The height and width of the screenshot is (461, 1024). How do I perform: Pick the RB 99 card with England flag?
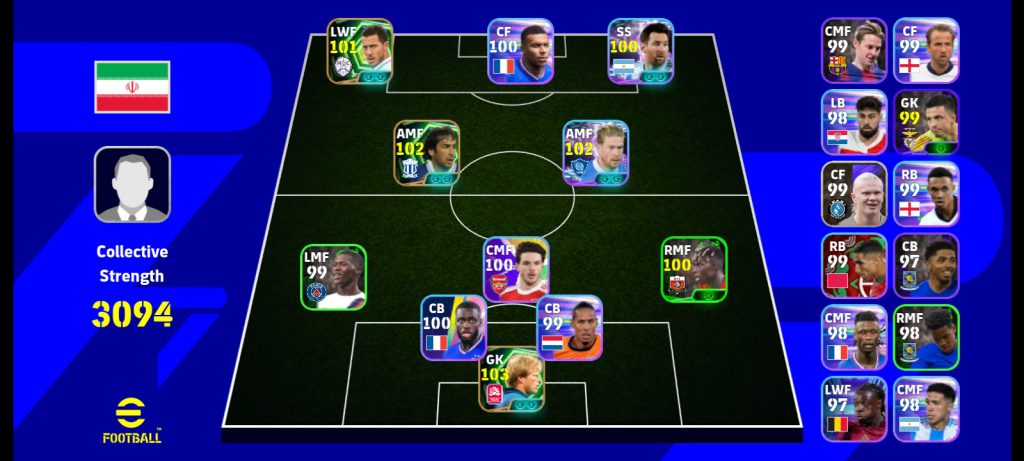[926, 194]
